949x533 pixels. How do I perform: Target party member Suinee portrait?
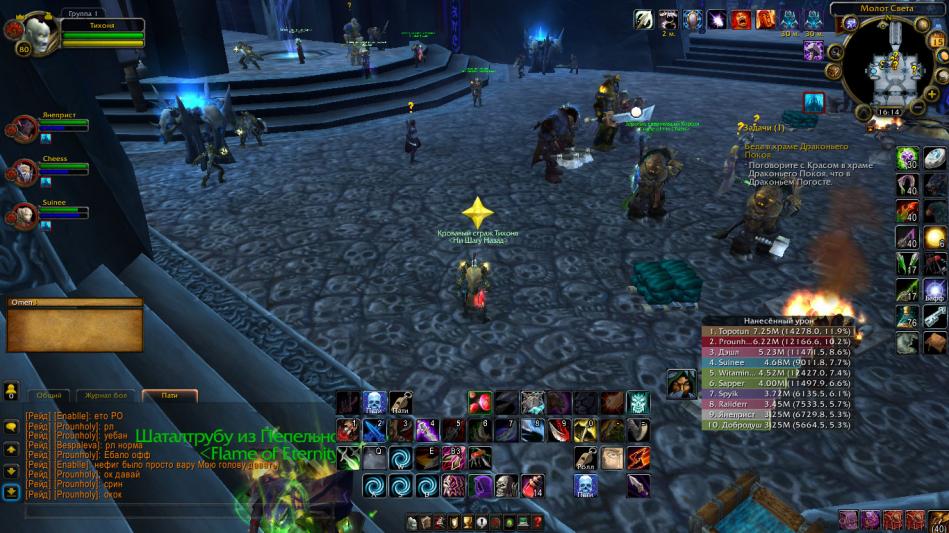tap(22, 214)
